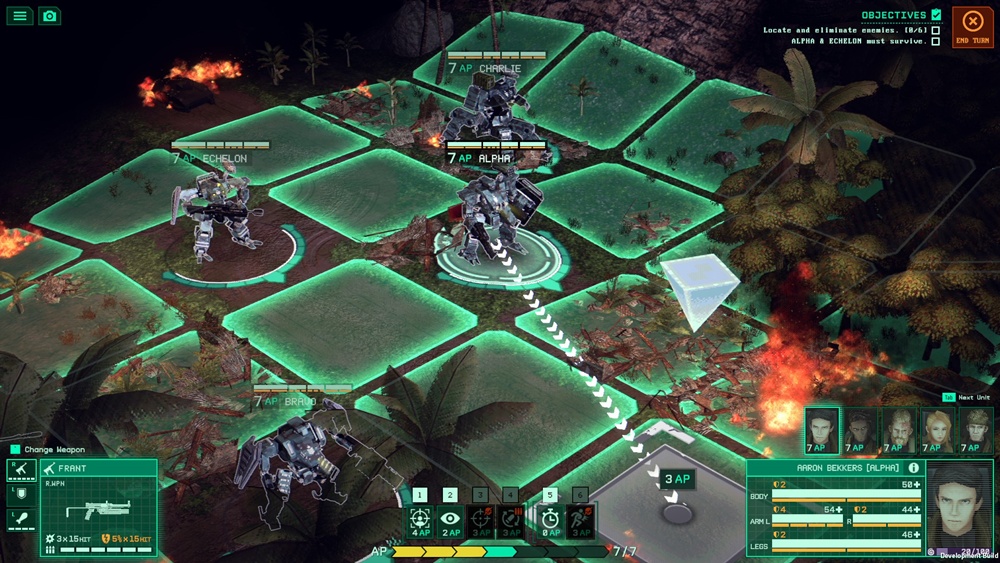
Task: Choose the helmeted pilot portrait
Action: (x=976, y=430)
